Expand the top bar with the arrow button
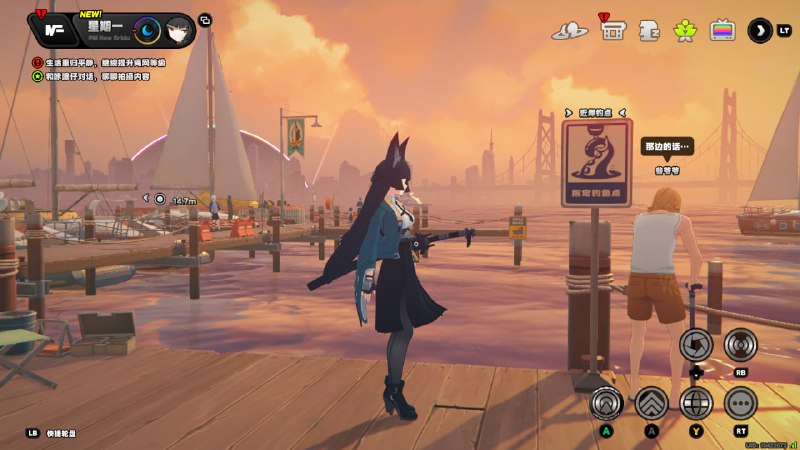Image resolution: width=800 pixels, height=450 pixels. tap(760, 30)
